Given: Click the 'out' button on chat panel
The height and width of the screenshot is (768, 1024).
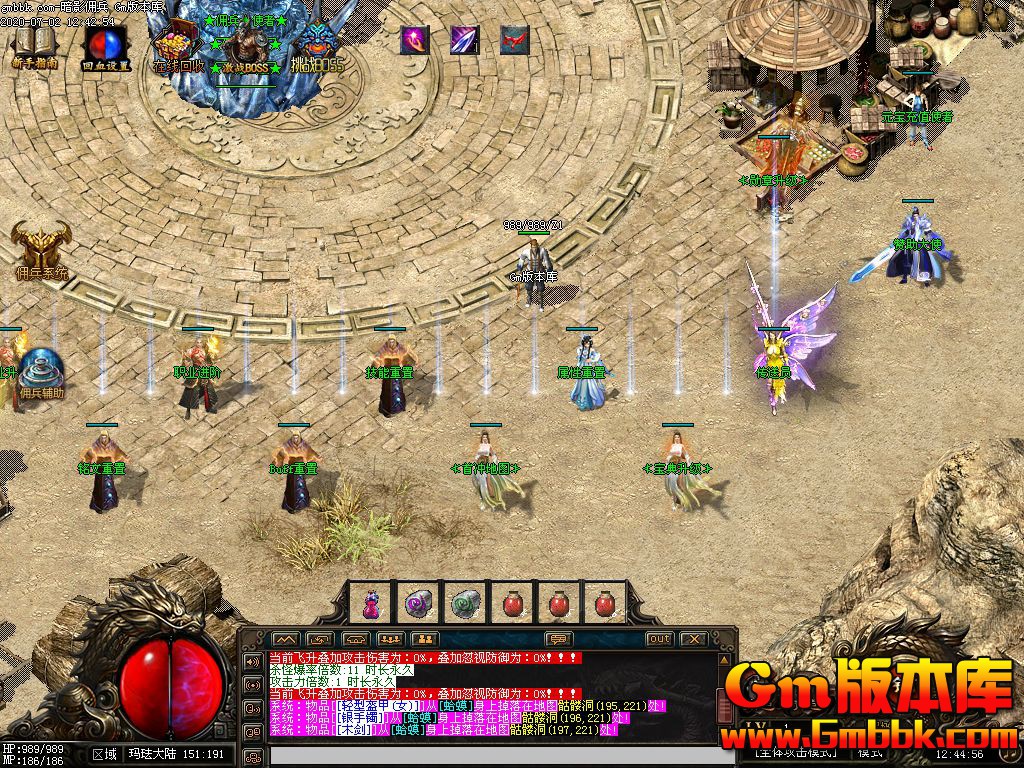Looking at the screenshot, I should (x=659, y=639).
